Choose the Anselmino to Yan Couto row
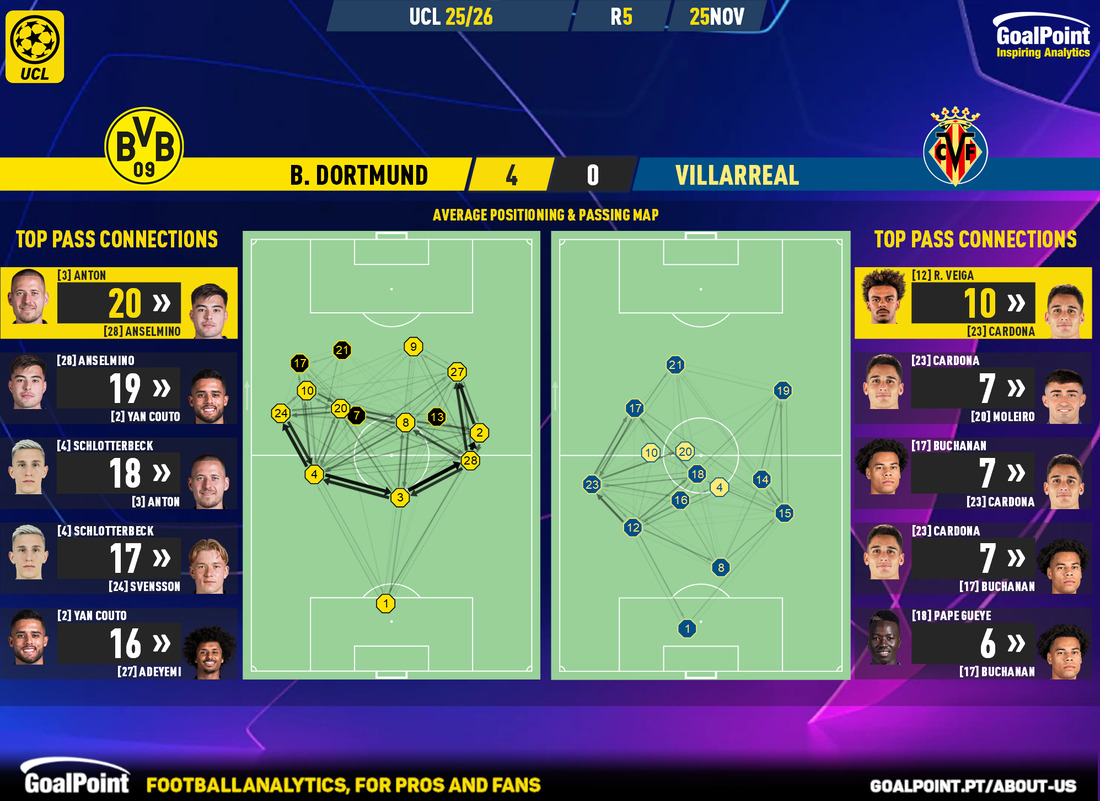1100x801 pixels. pyautogui.click(x=119, y=388)
